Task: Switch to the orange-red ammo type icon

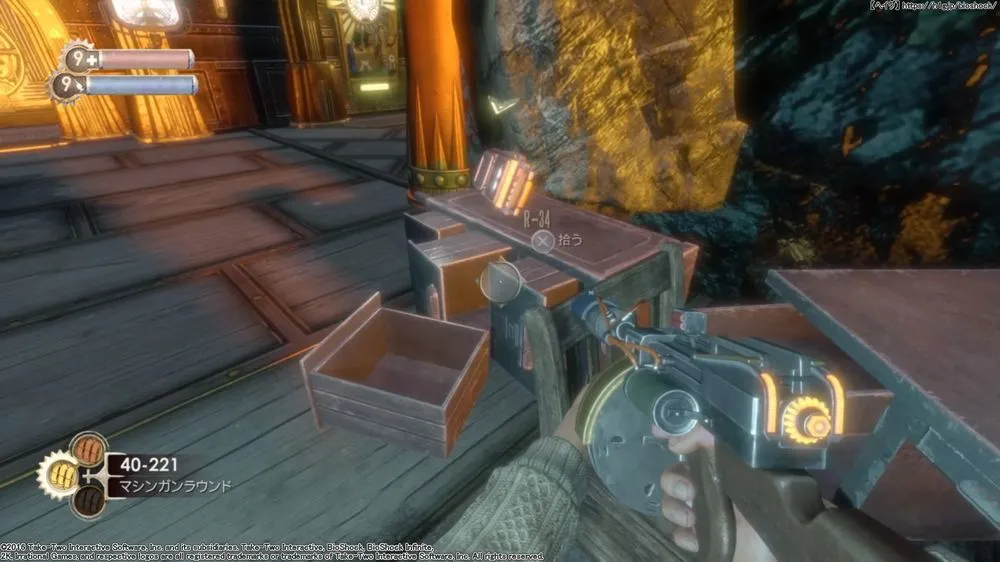Action: [x=87, y=447]
